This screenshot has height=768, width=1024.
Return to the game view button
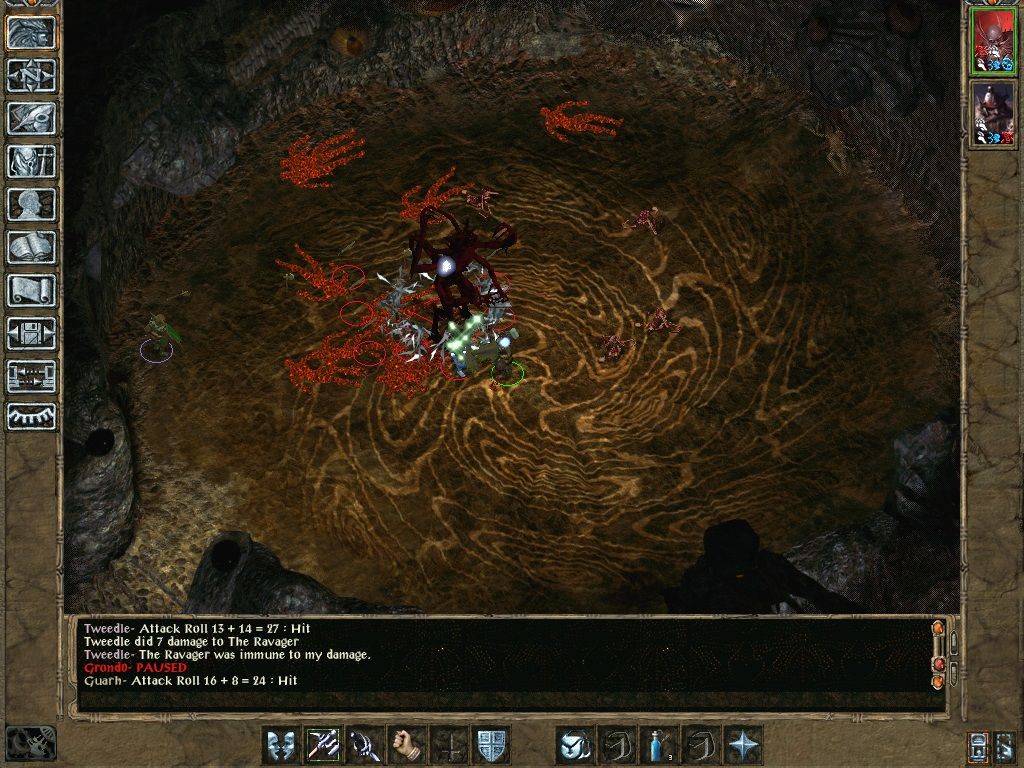(x=31, y=32)
